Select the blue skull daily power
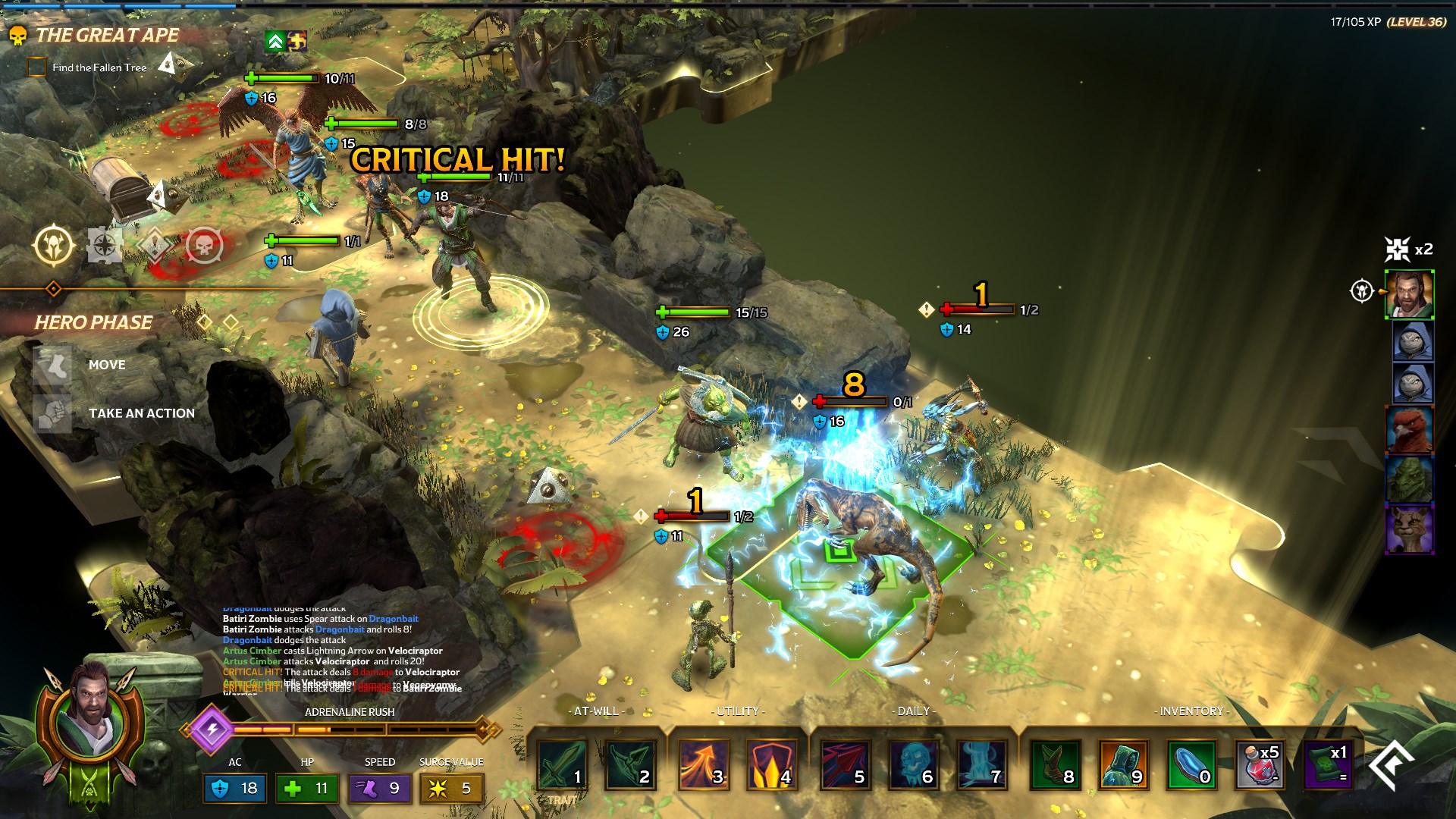Image resolution: width=1456 pixels, height=819 pixels. tap(912, 764)
